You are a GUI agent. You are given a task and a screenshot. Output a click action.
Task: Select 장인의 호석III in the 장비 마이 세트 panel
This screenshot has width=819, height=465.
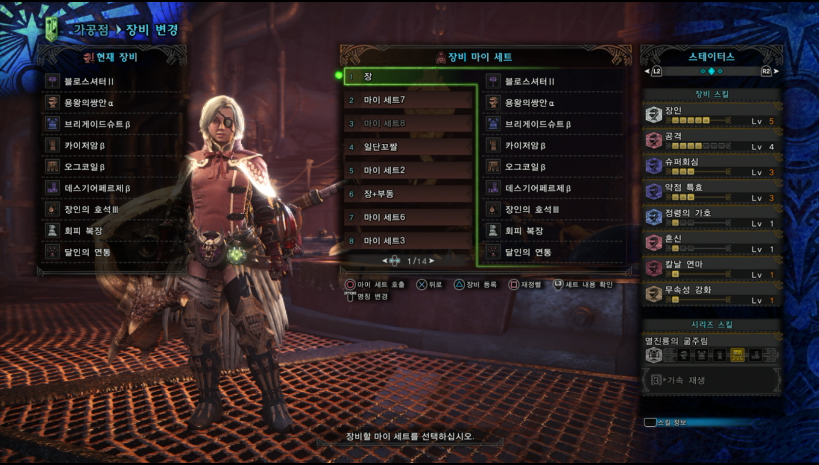click(x=555, y=209)
